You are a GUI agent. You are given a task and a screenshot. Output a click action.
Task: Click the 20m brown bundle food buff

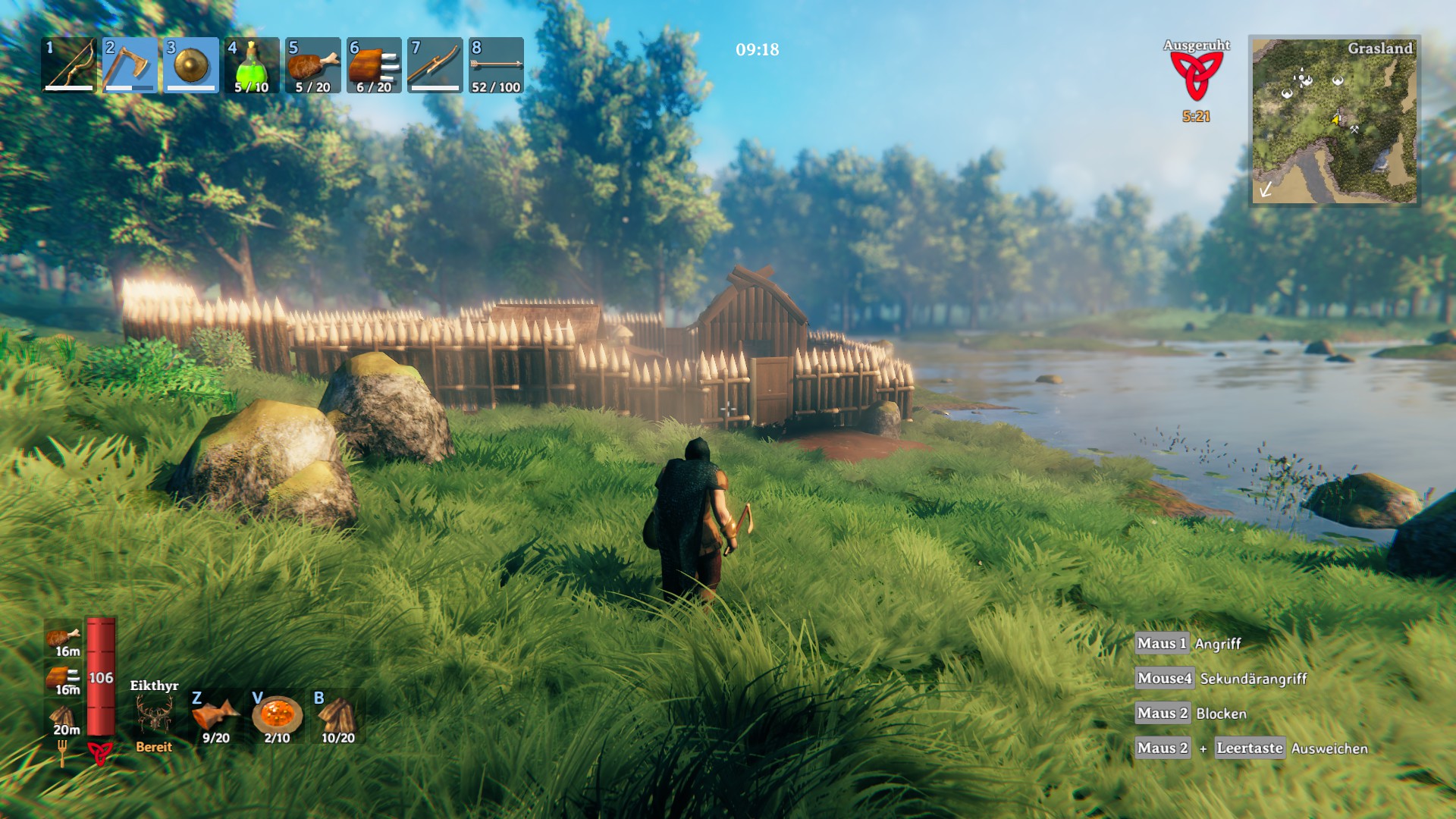tap(64, 717)
